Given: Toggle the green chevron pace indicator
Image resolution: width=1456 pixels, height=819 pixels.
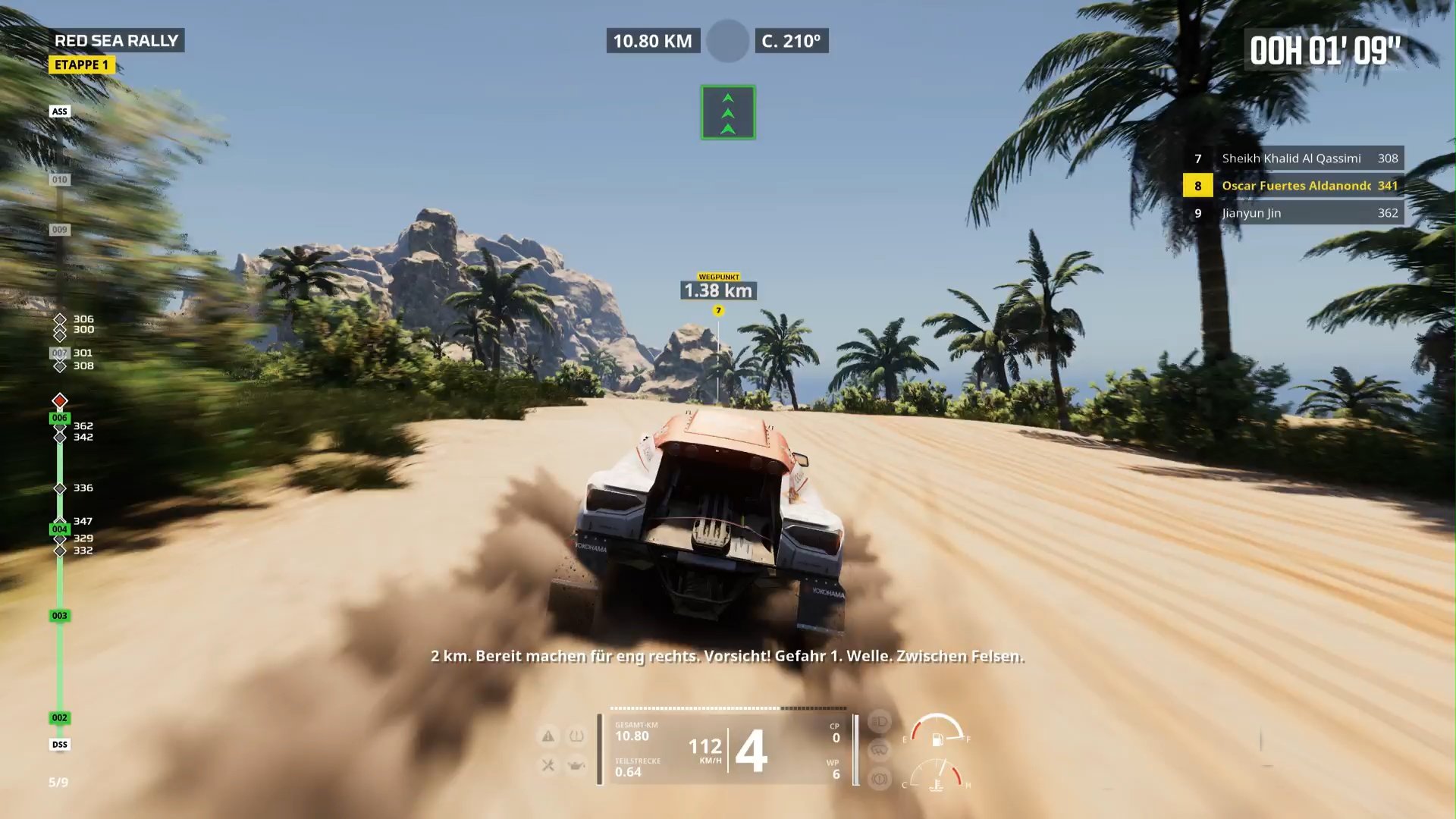Looking at the screenshot, I should pos(727,111).
